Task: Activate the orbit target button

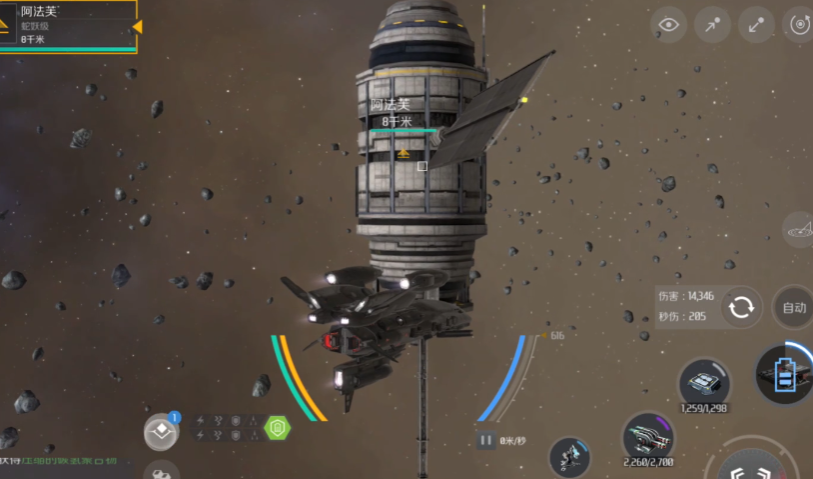Action: pos(799,25)
